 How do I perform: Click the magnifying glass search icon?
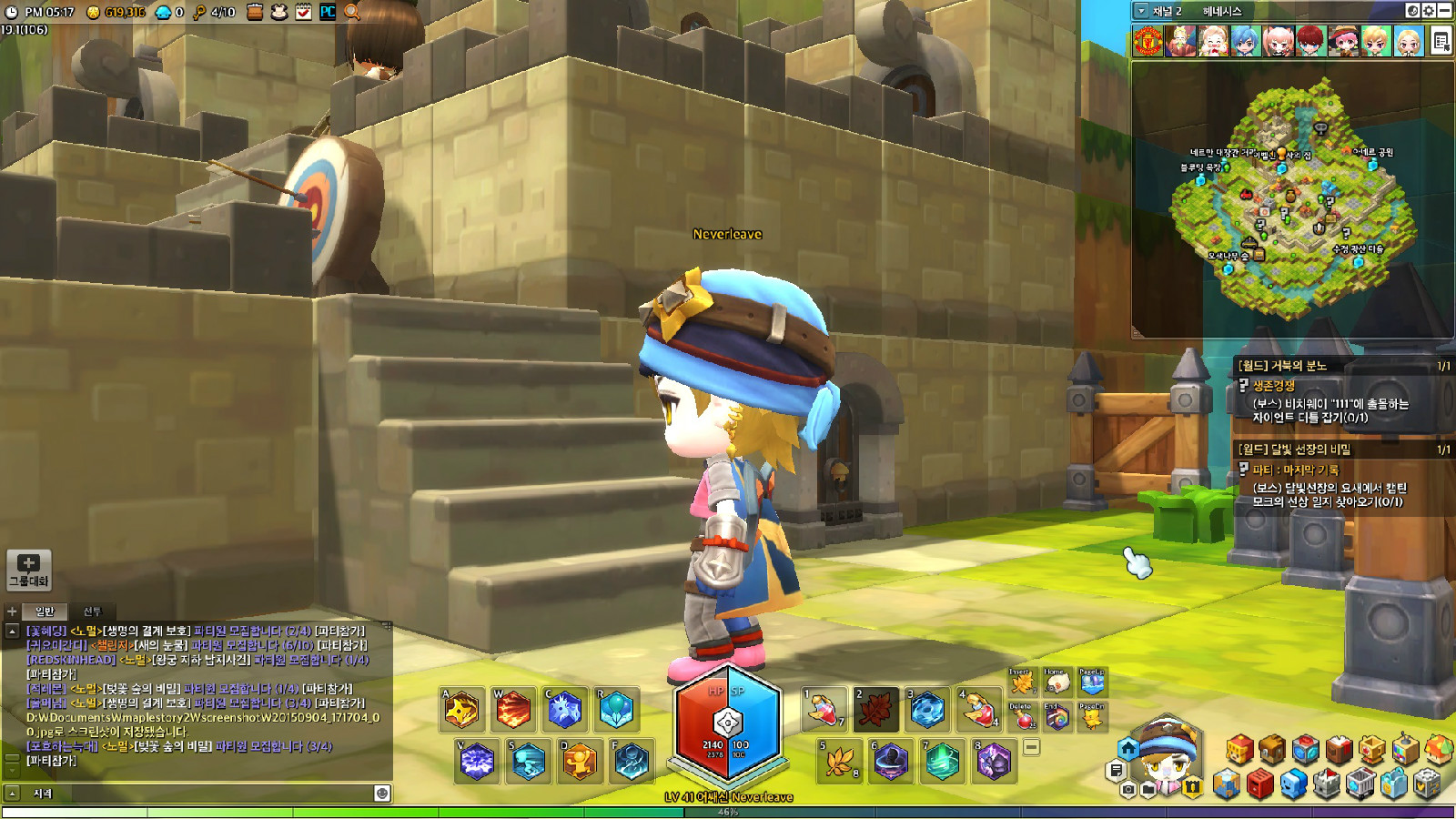tap(352, 12)
